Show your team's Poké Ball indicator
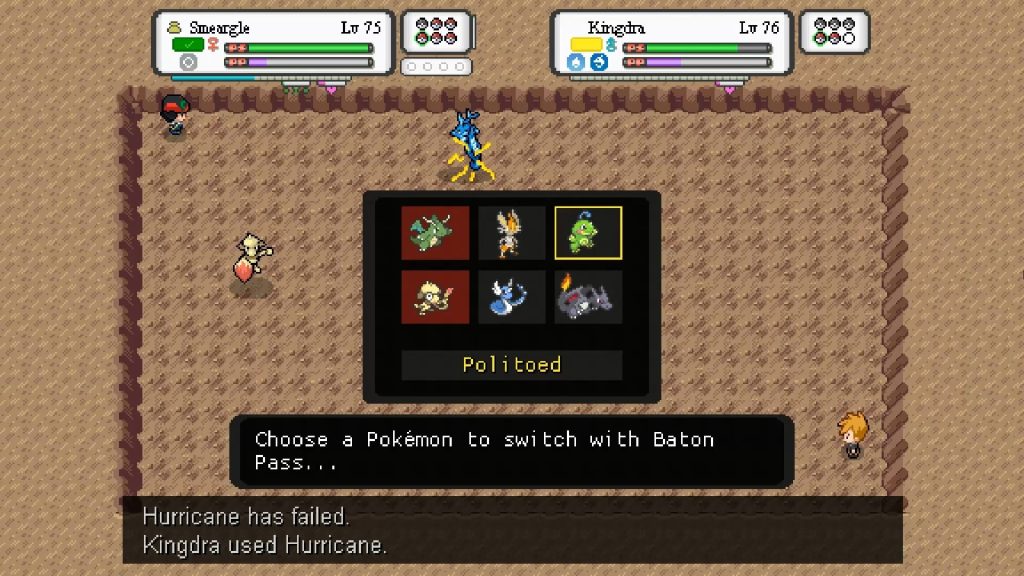The width and height of the screenshot is (1024, 576). tap(436, 32)
